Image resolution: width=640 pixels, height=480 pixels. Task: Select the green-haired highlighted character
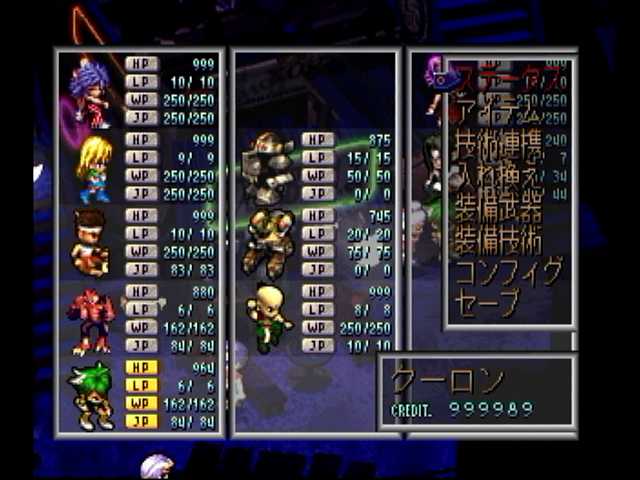pyautogui.click(x=90, y=395)
